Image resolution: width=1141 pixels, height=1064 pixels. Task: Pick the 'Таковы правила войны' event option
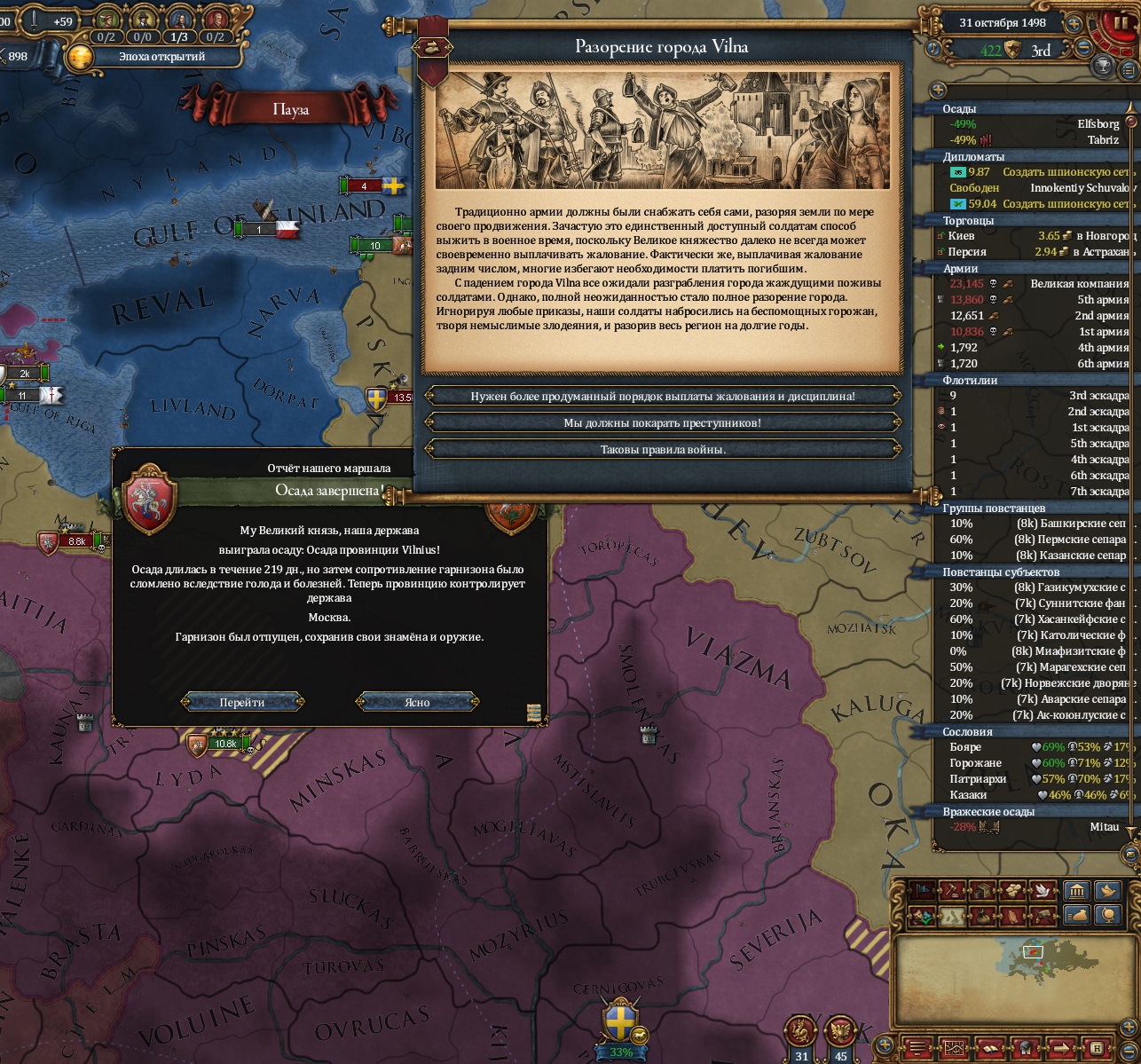click(x=663, y=450)
